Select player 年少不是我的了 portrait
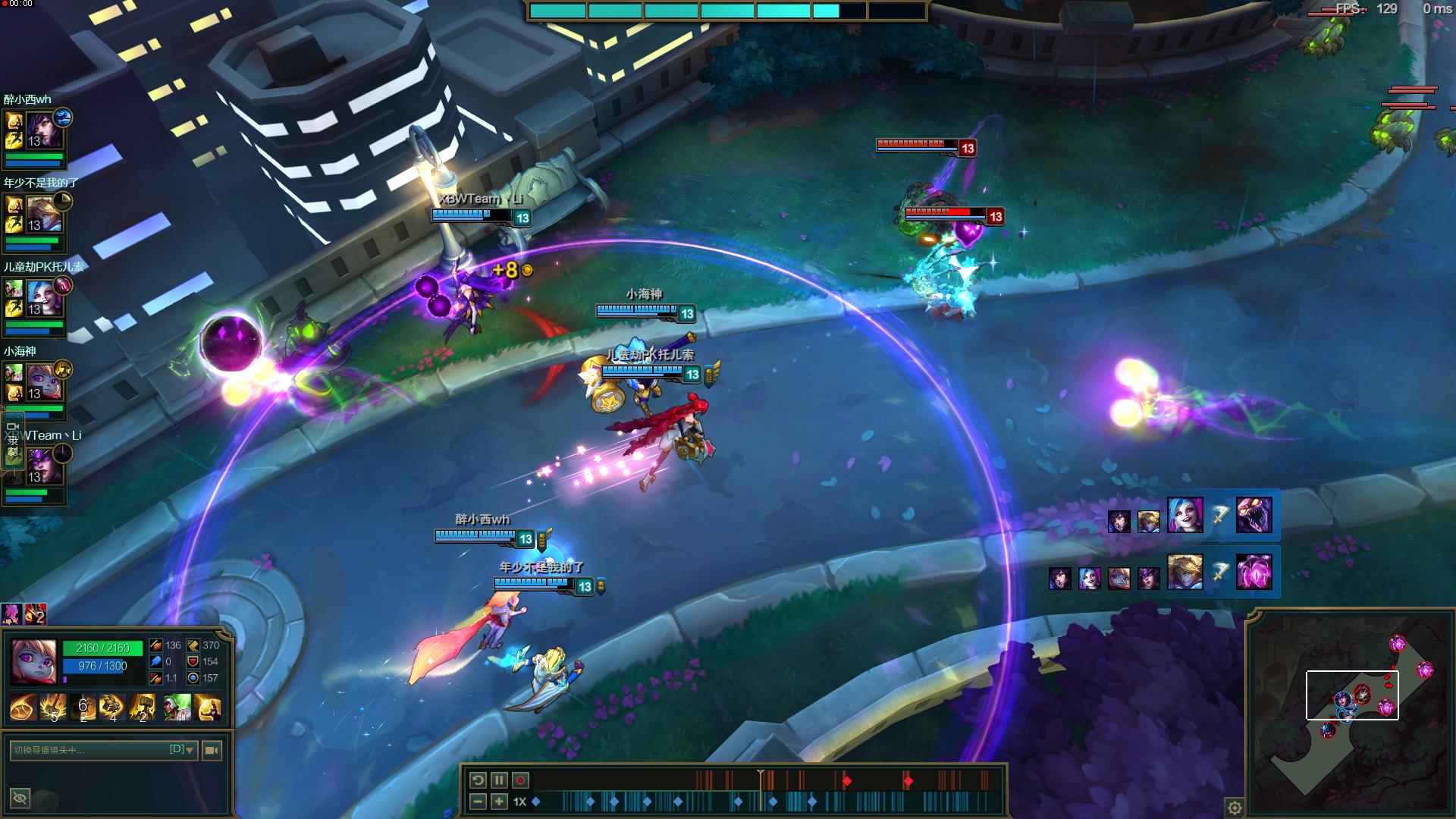This screenshot has height=819, width=1456. click(x=45, y=215)
